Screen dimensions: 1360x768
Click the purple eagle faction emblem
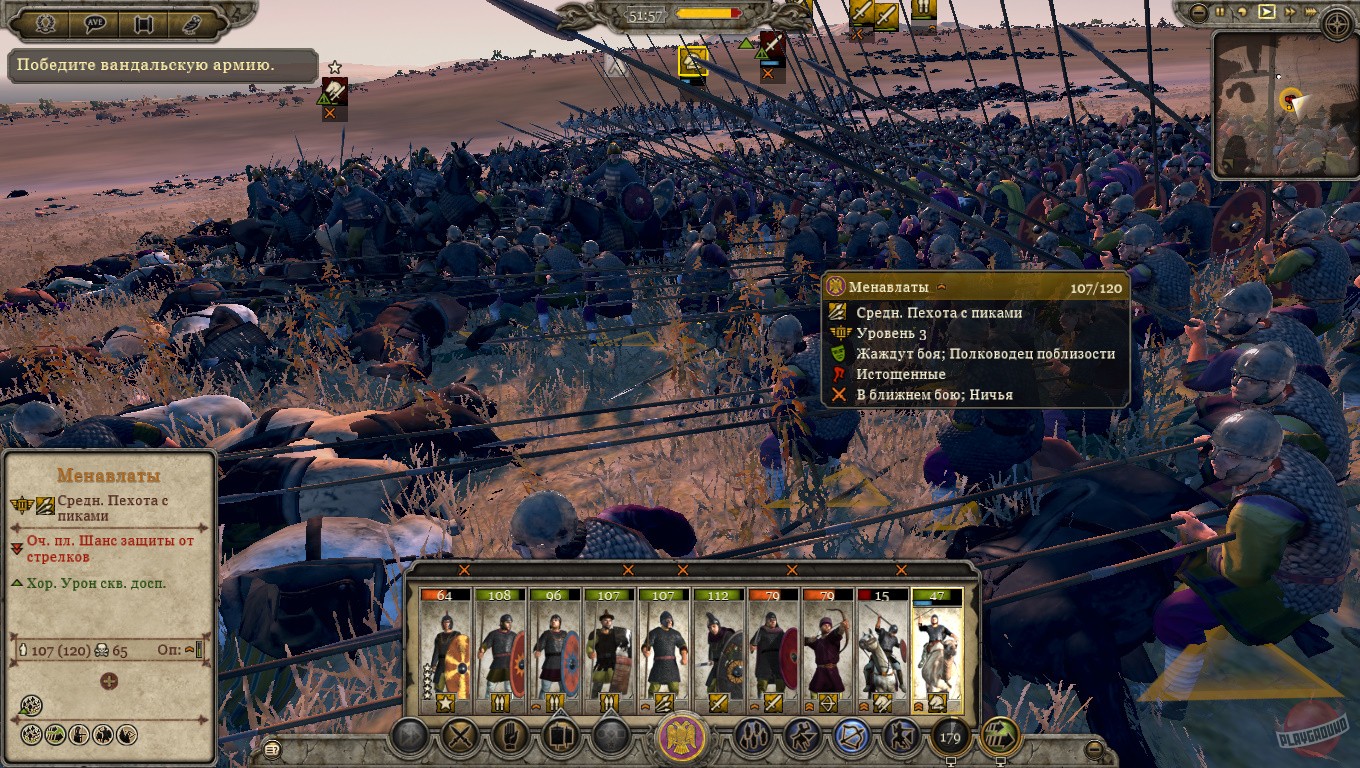(683, 739)
